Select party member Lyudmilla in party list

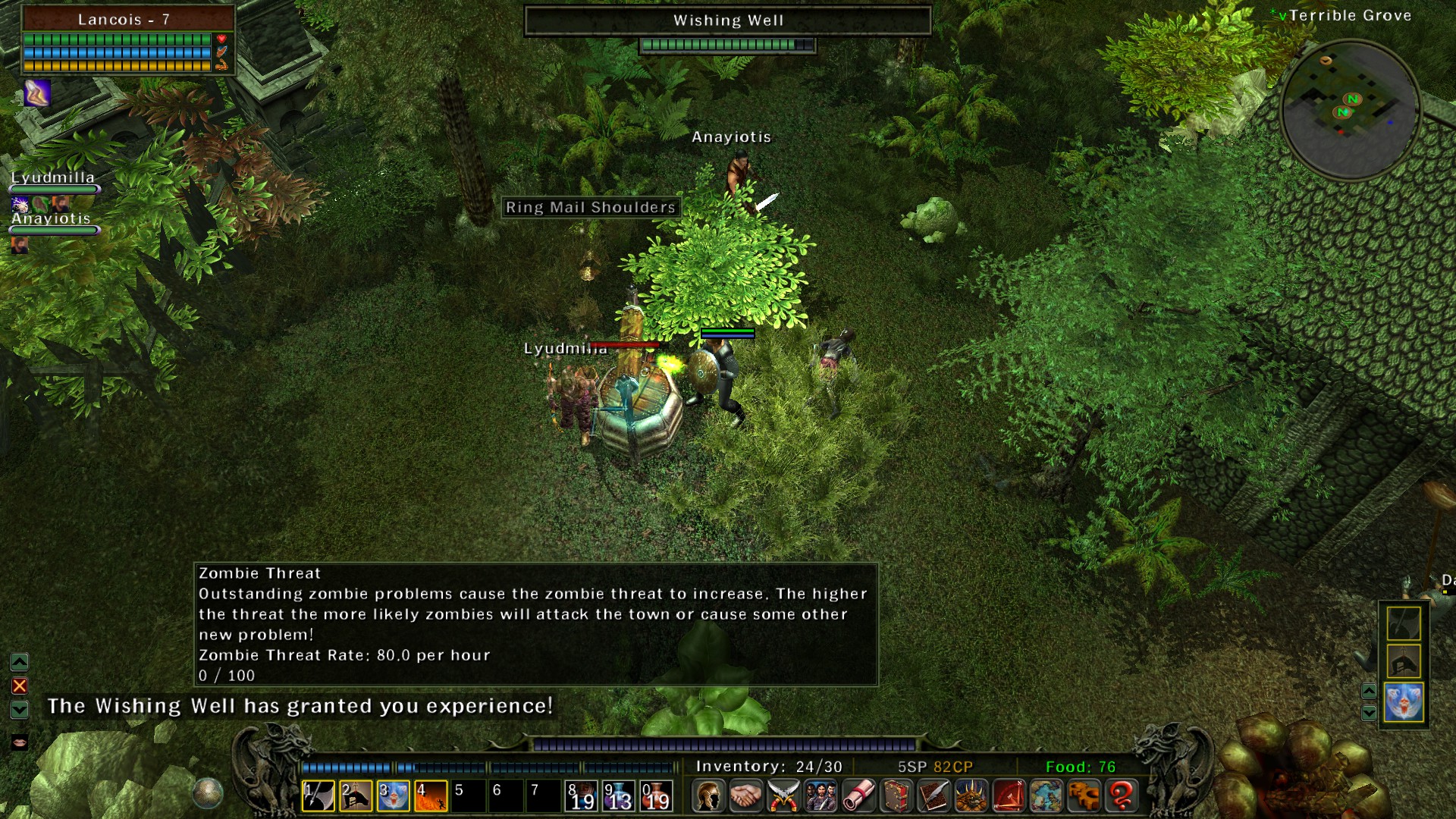(x=52, y=178)
